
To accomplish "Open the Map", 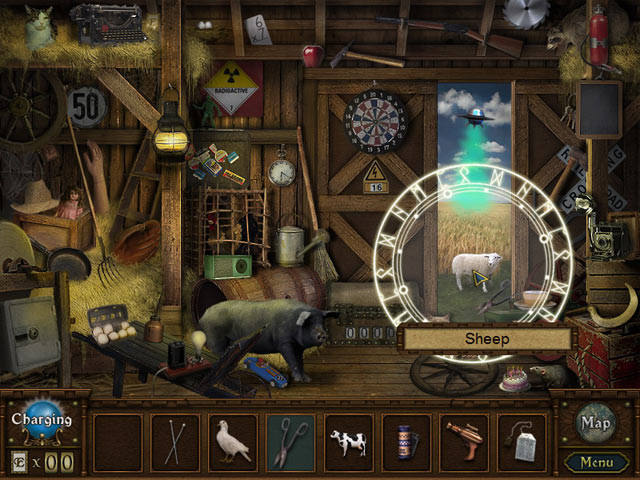I will coord(596,422).
